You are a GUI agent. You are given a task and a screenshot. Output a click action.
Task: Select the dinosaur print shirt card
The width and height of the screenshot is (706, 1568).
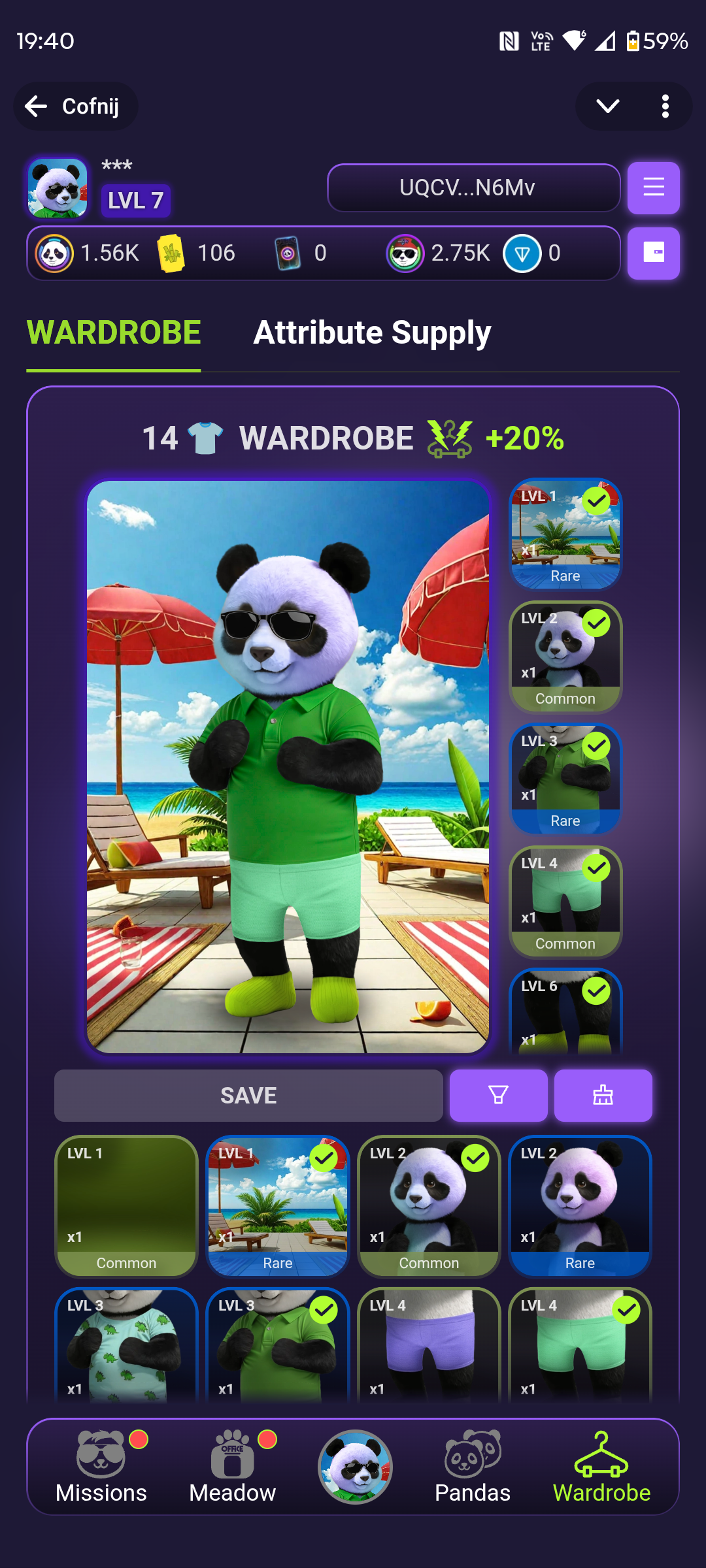click(x=126, y=1346)
